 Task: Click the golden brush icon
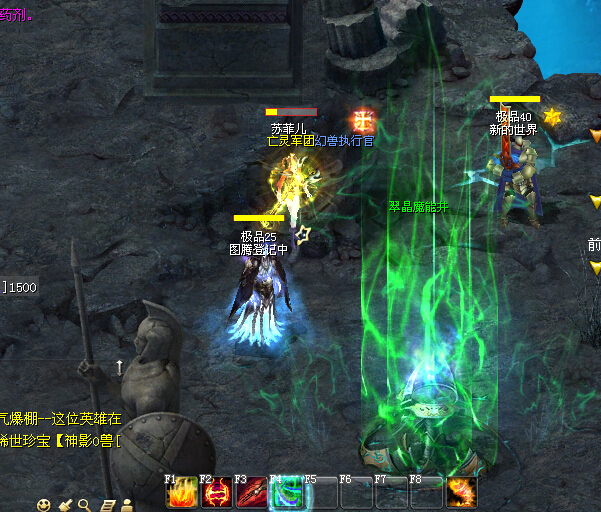(66, 505)
